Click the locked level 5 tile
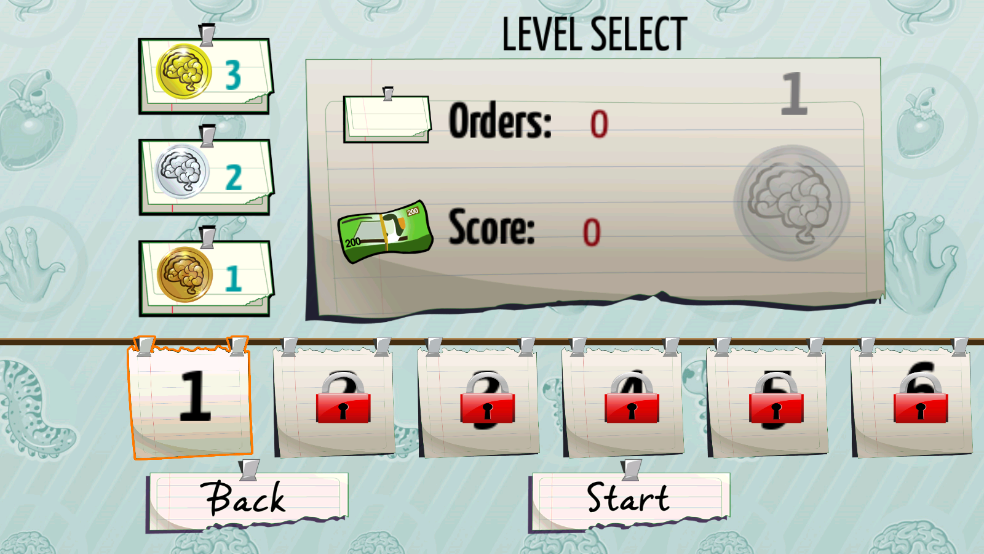The width and height of the screenshot is (984, 554). 766,402
